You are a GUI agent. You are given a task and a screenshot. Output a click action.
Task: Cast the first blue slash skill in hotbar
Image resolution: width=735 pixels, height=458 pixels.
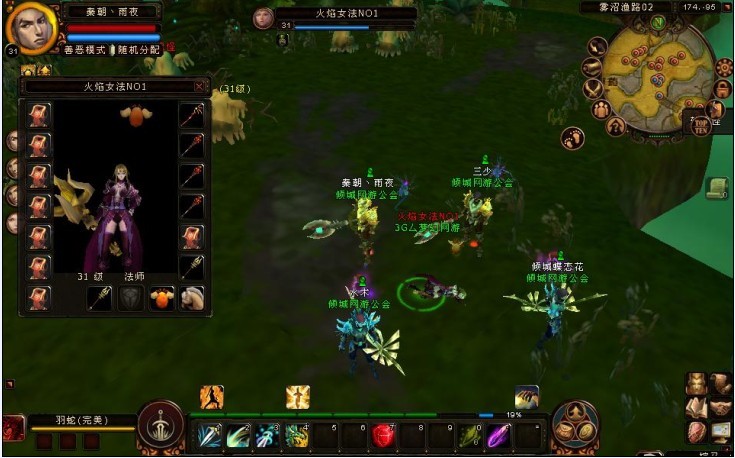point(209,435)
